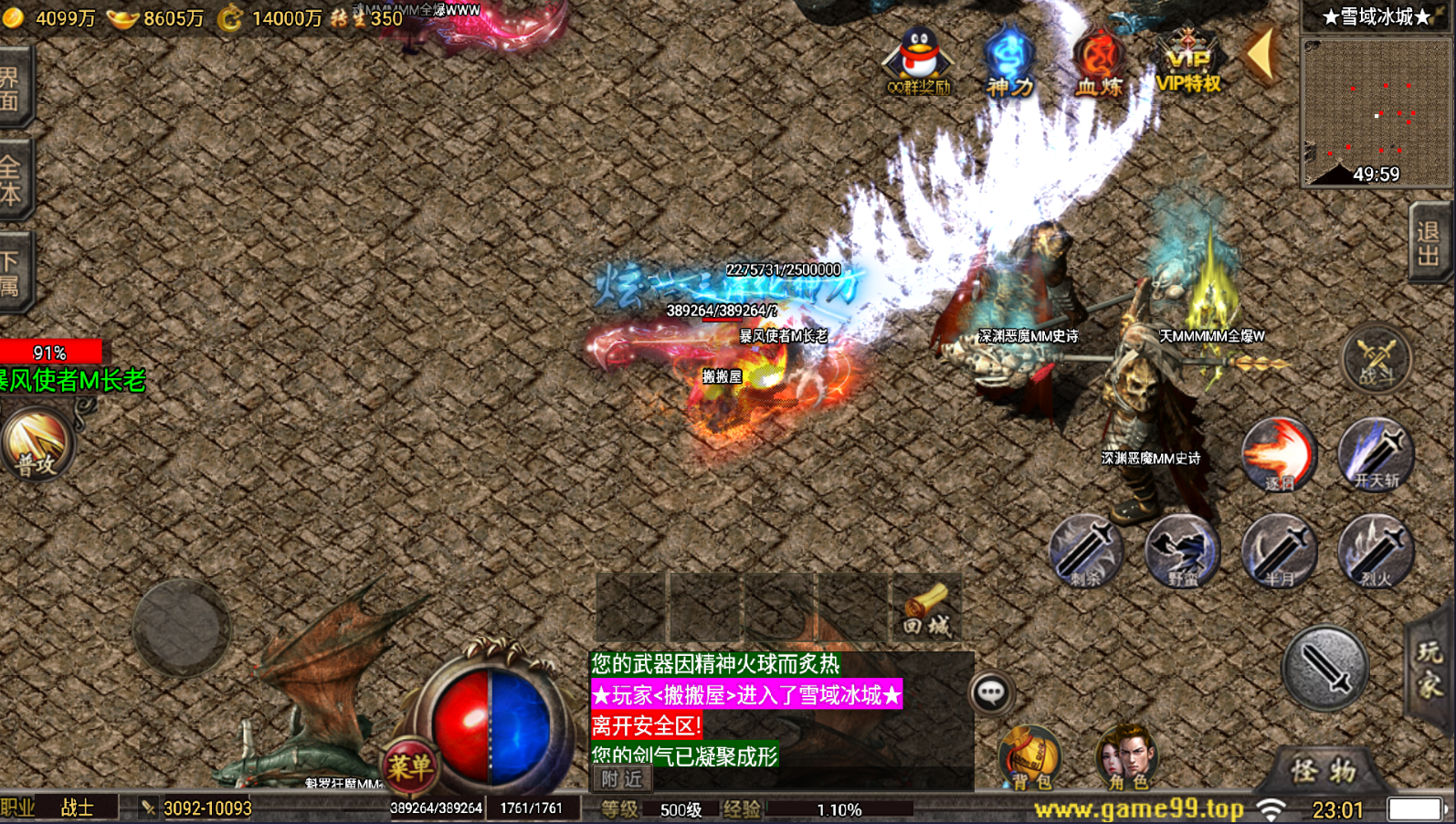Viewport: 1456px width, 824px height.
Task: Use the 刺杀 sword skill
Action: pos(1085,551)
